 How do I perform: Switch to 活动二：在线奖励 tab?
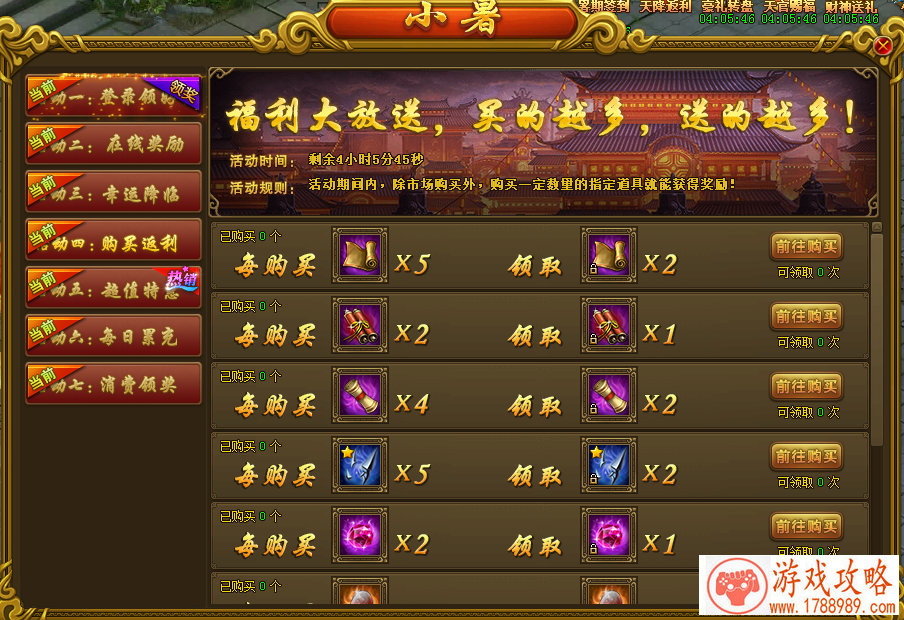point(113,144)
